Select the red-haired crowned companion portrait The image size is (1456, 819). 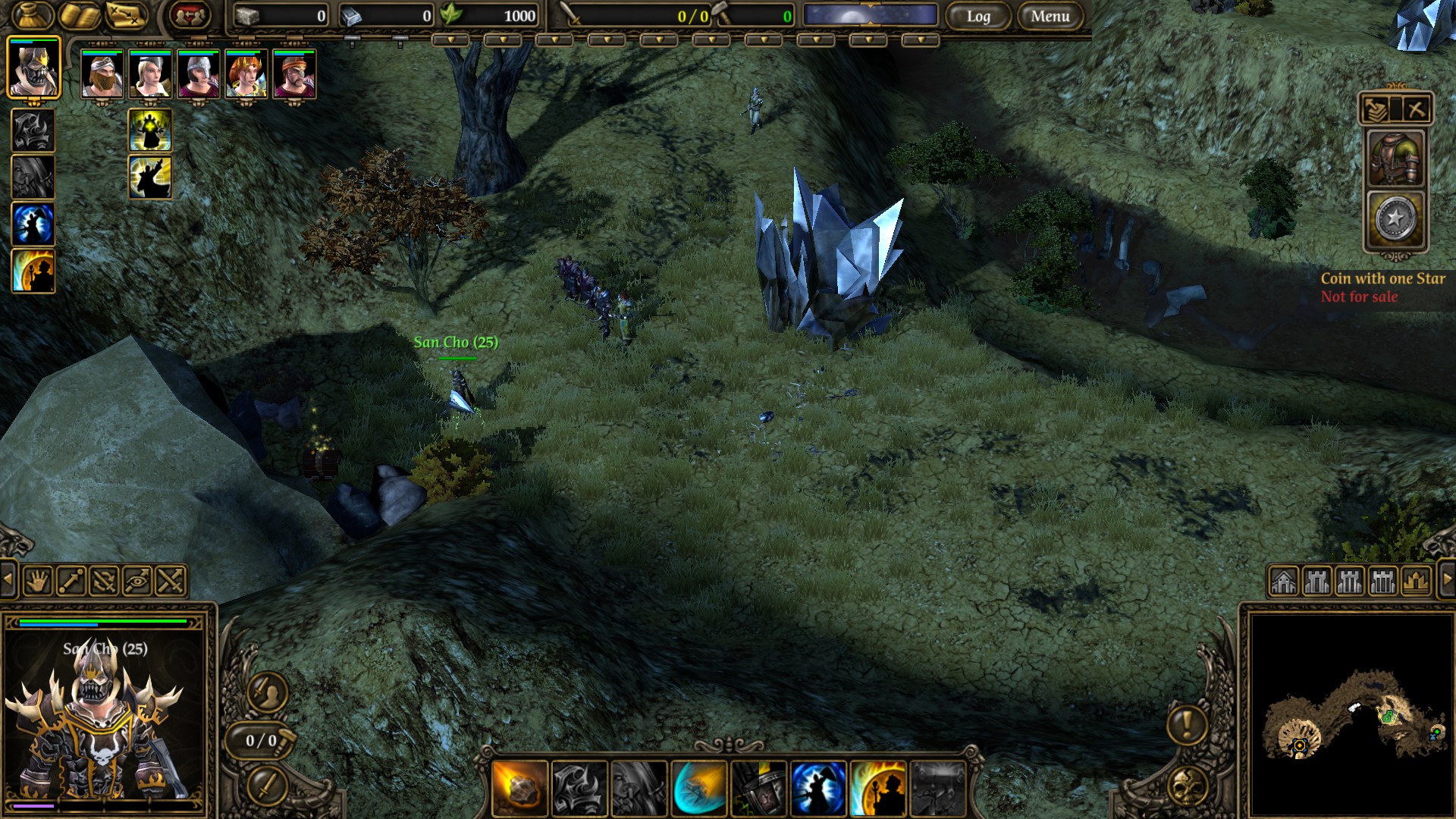[x=246, y=74]
